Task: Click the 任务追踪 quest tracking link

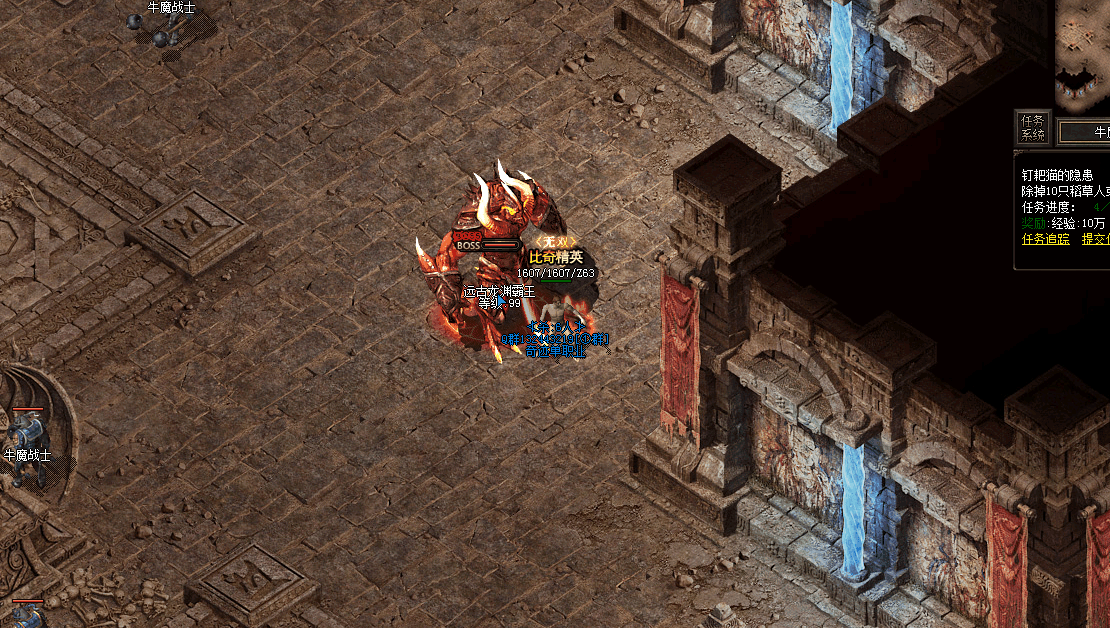Action: point(1045,239)
